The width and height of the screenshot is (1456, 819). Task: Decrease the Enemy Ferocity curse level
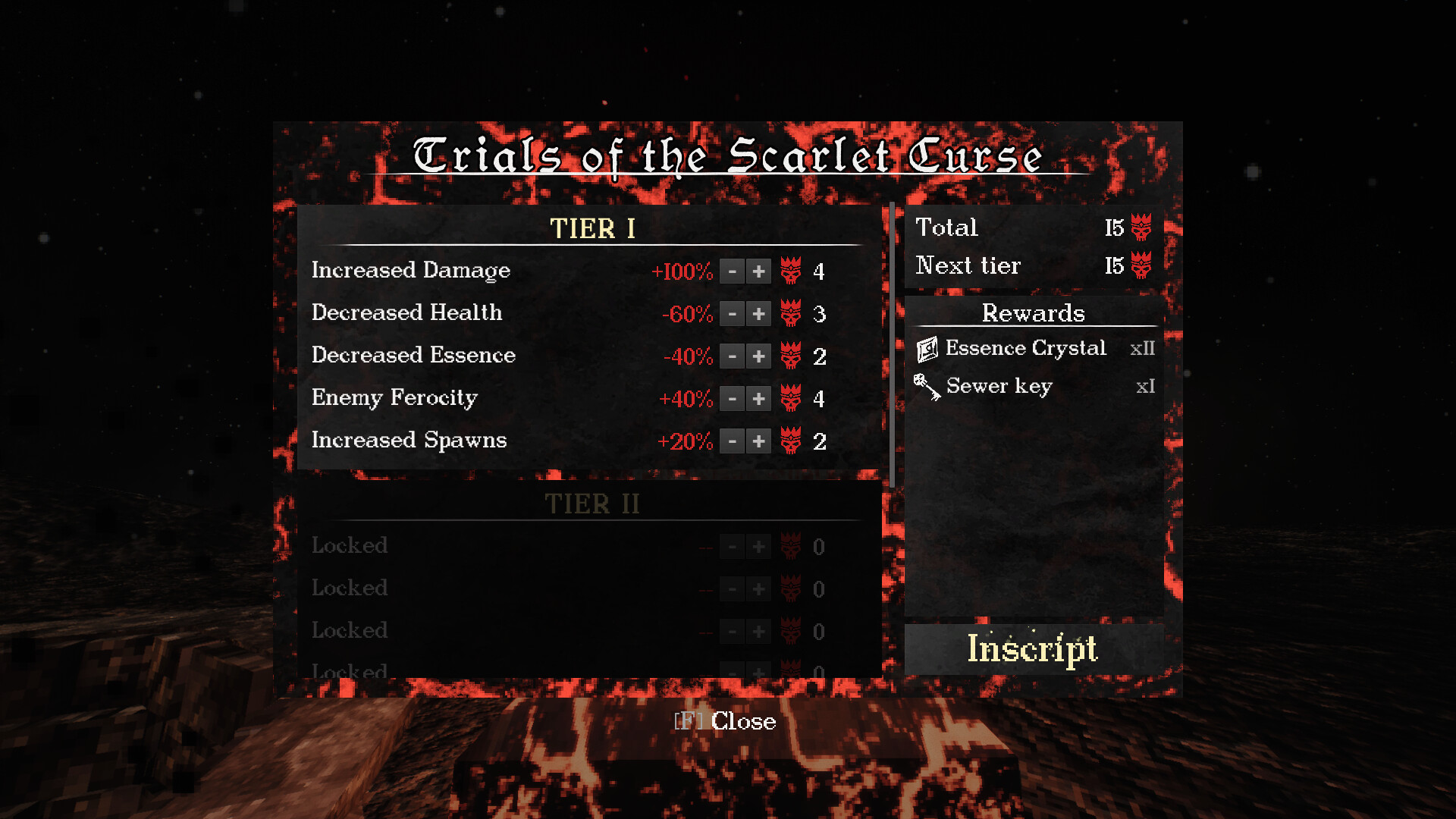pyautogui.click(x=732, y=398)
